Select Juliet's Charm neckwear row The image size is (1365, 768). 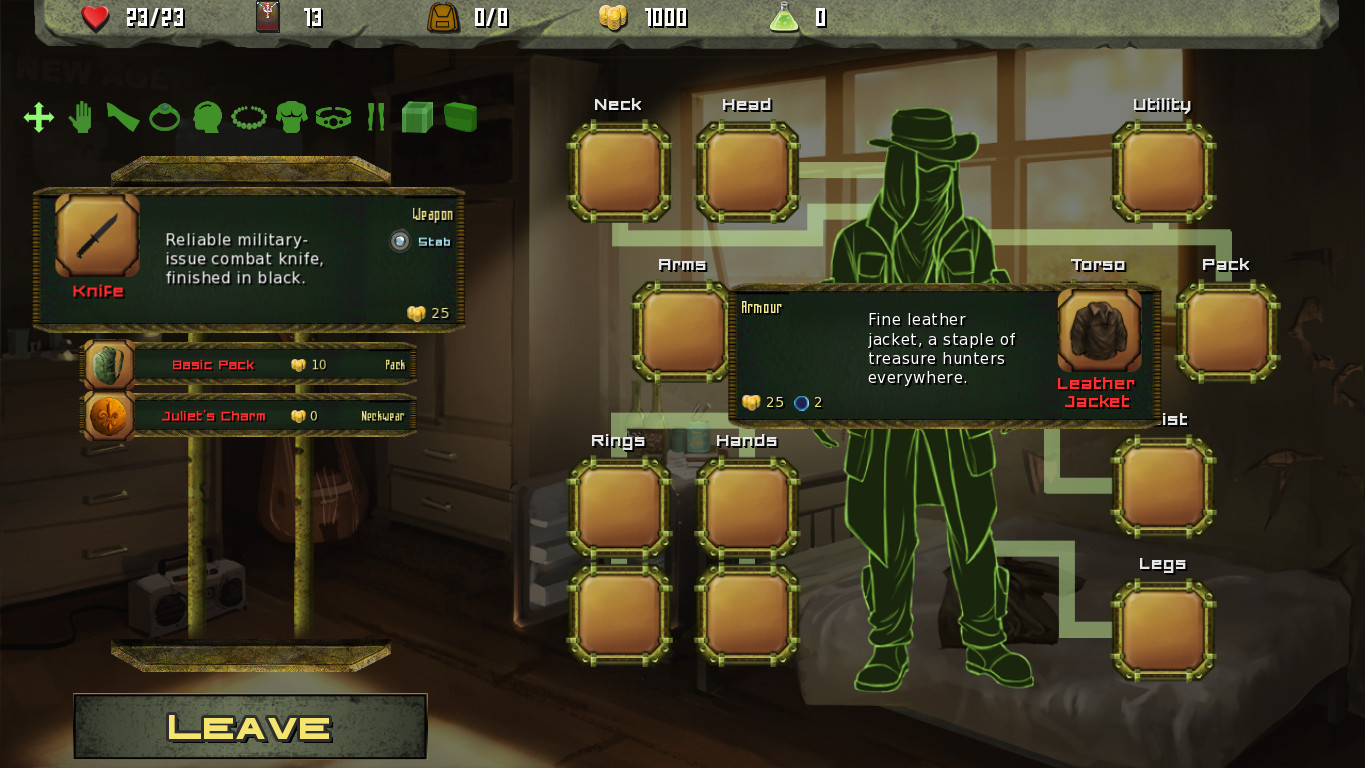pyautogui.click(x=250, y=416)
